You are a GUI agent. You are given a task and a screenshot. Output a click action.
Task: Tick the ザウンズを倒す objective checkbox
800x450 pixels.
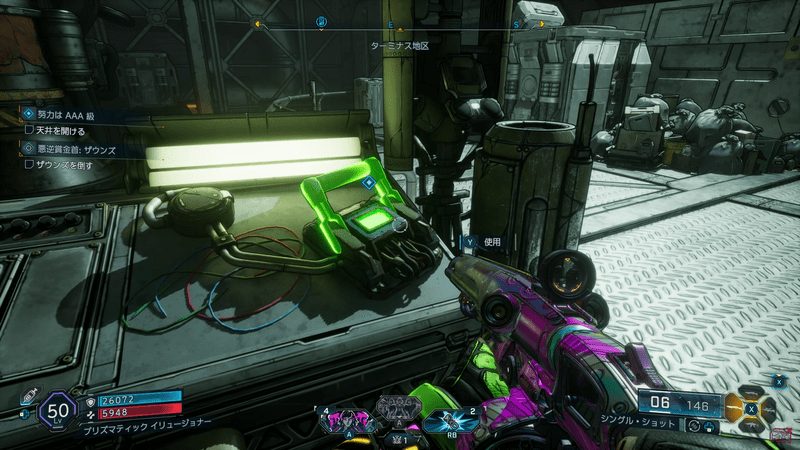pyautogui.click(x=30, y=164)
